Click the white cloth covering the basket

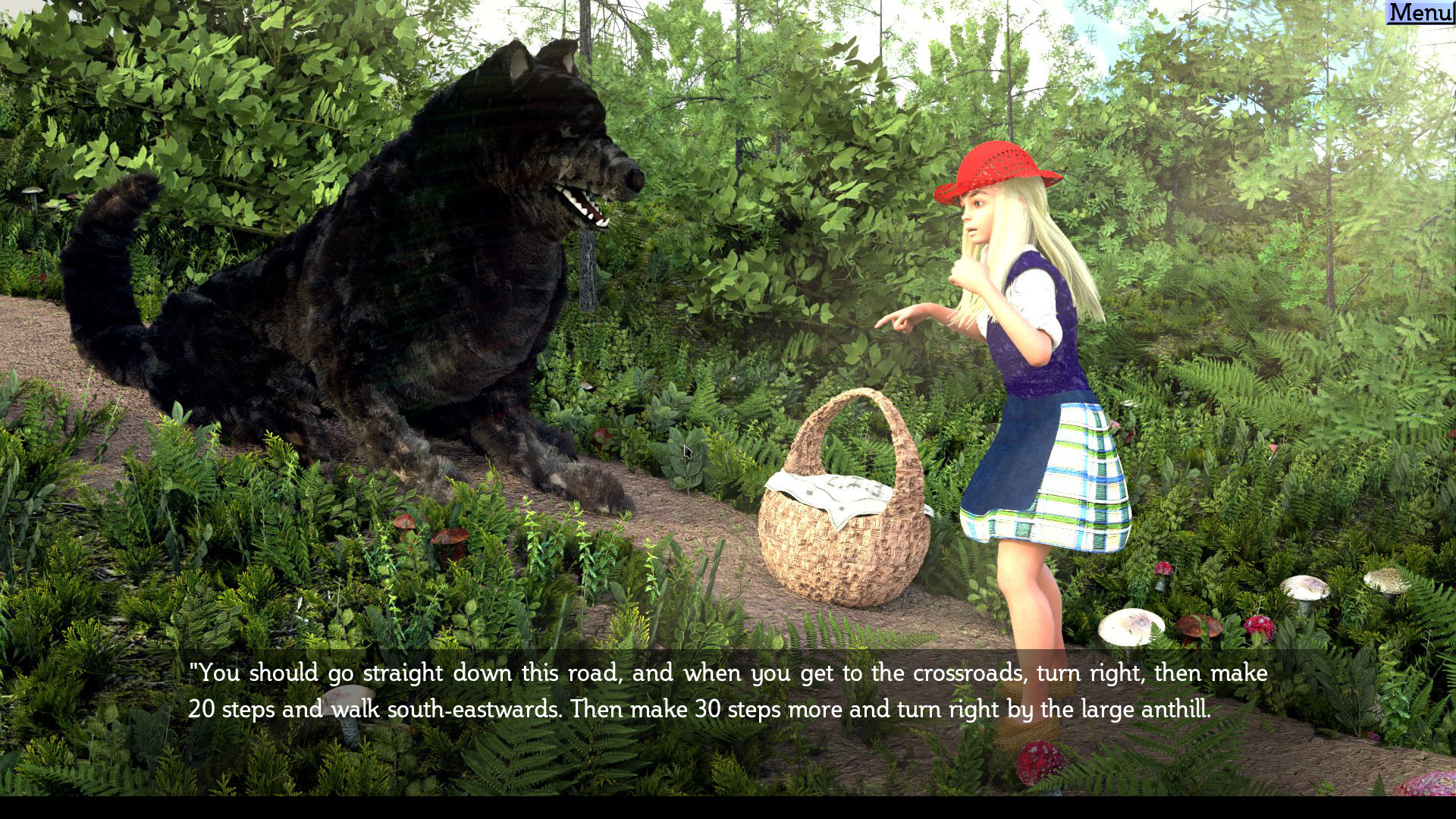834,493
